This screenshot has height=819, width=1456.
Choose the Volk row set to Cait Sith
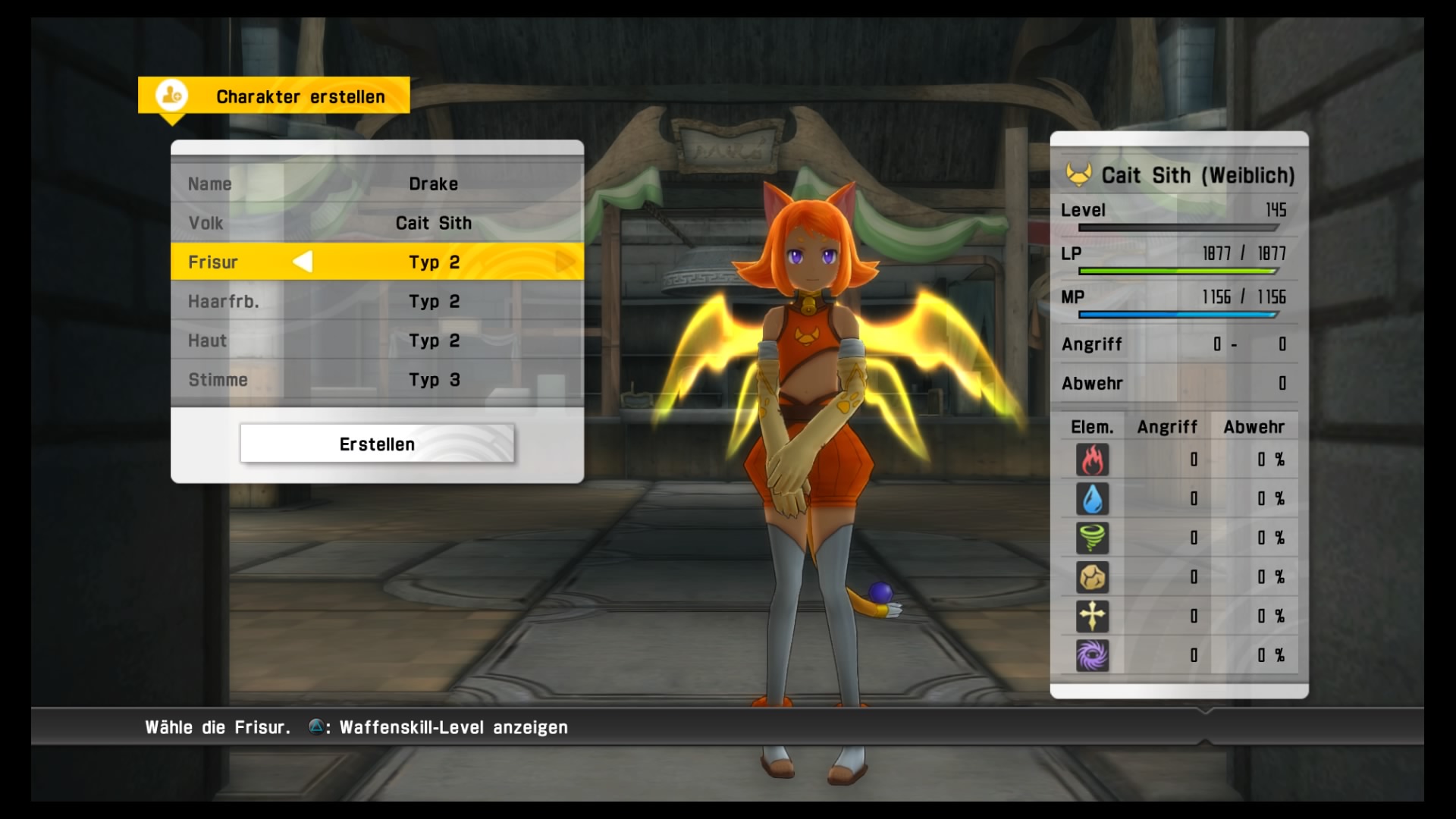[x=377, y=223]
